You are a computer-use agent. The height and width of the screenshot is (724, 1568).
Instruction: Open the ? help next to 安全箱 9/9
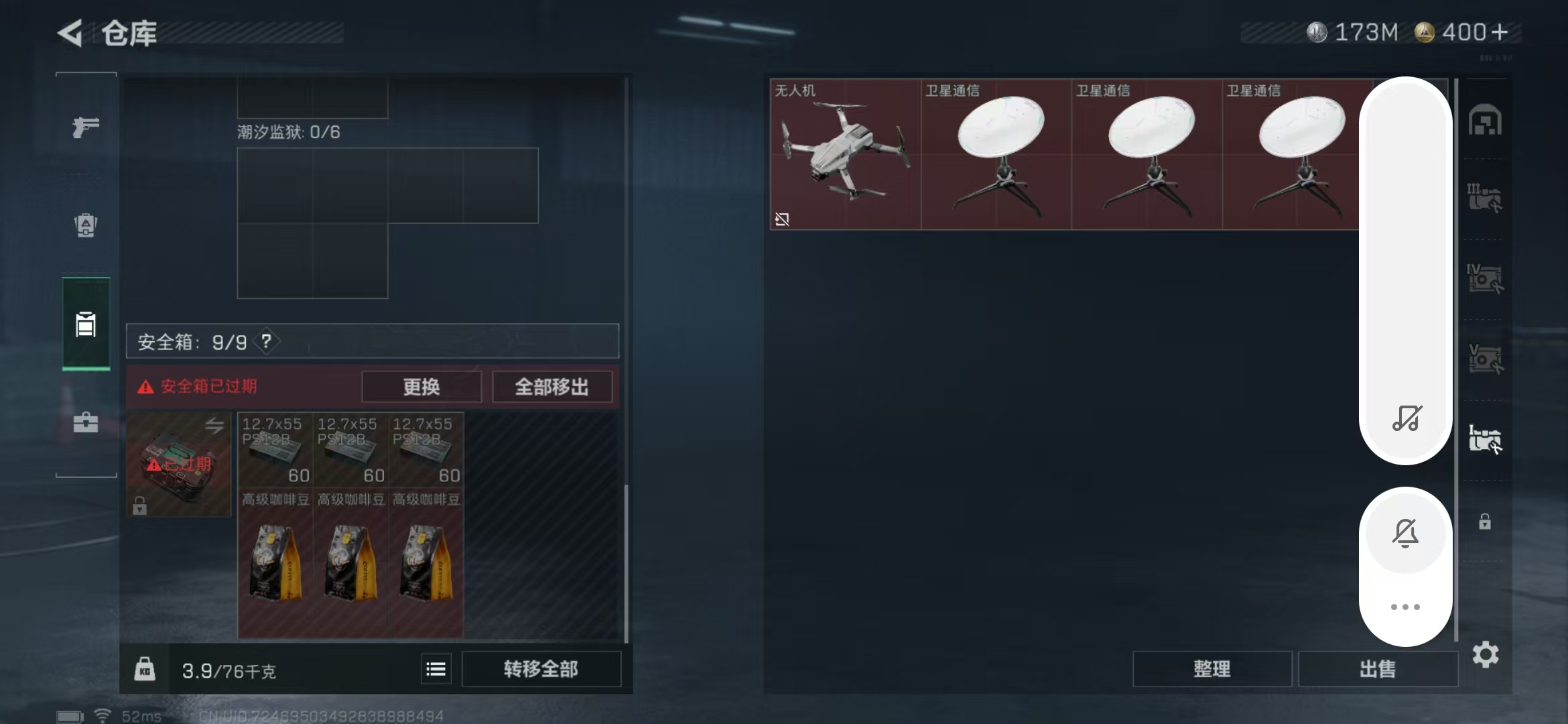click(267, 342)
